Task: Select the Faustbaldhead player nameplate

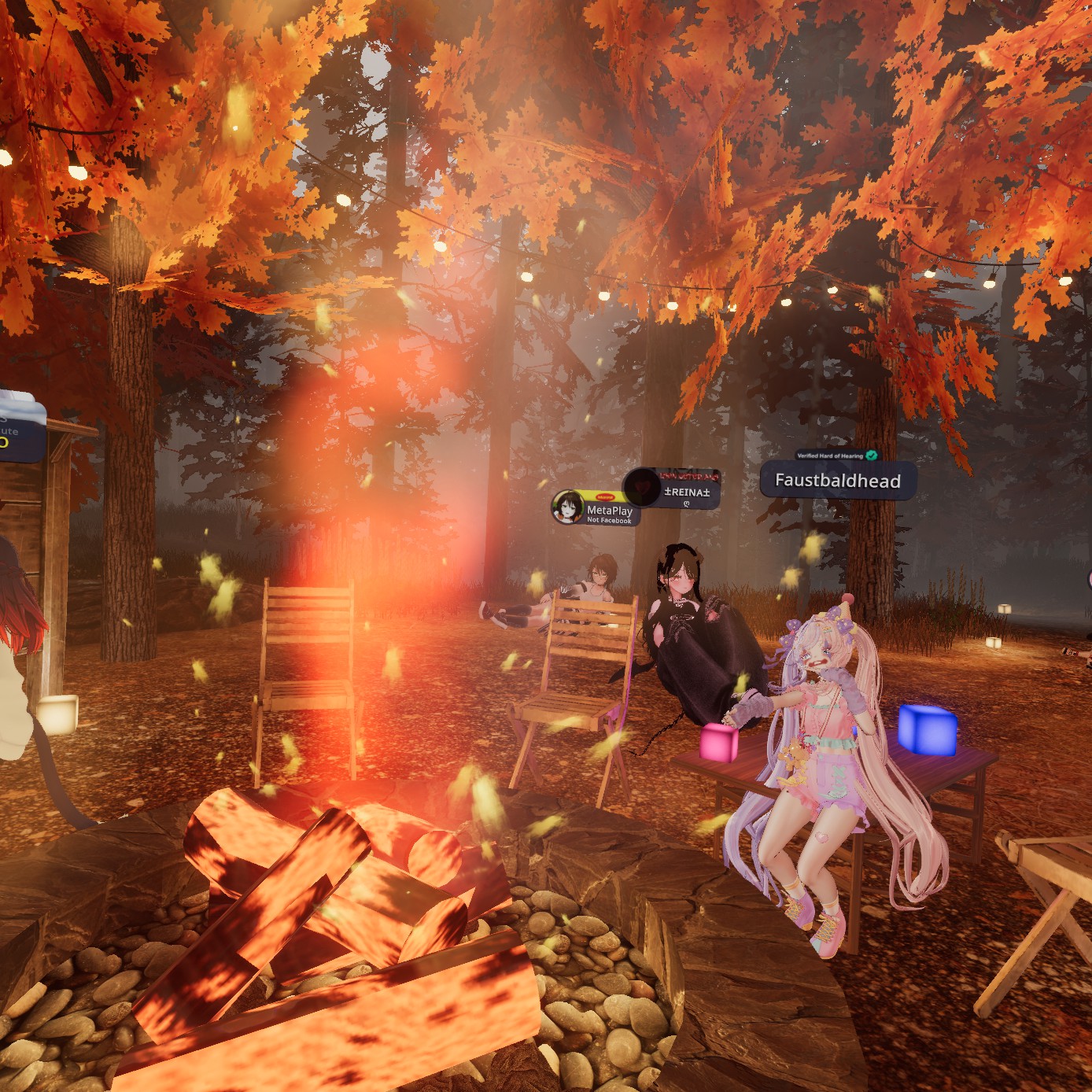Action: [x=838, y=481]
